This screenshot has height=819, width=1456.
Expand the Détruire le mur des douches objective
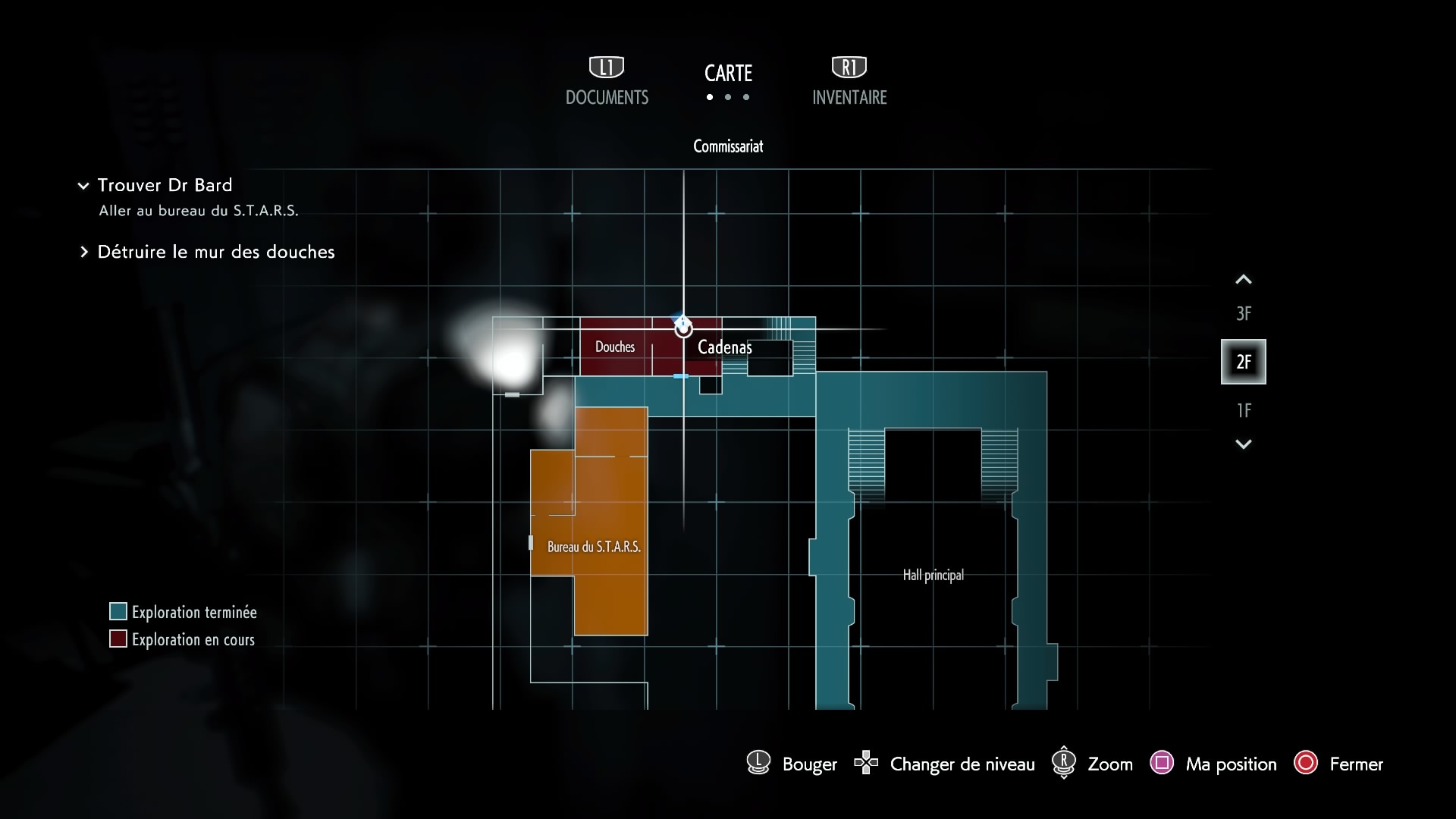[84, 253]
